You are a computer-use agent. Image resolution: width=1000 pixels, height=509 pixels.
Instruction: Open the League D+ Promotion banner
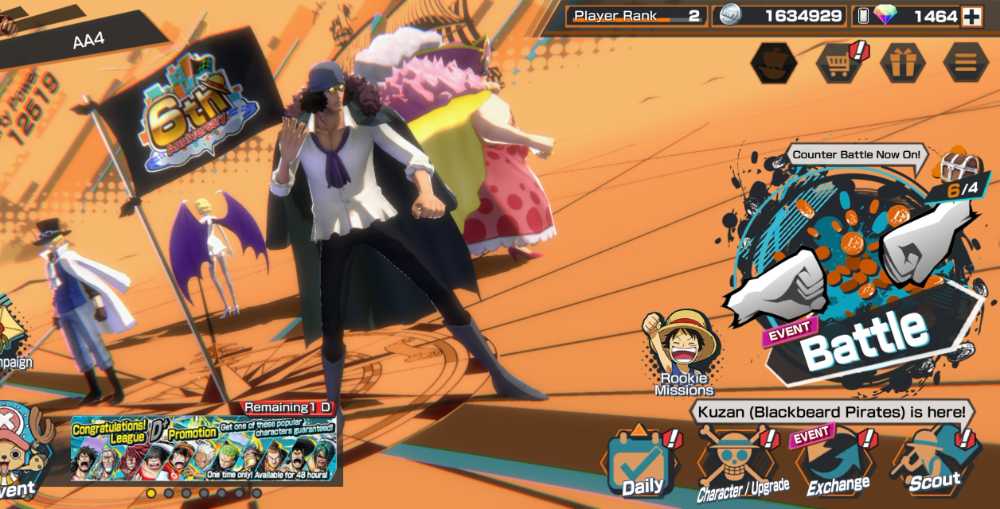204,448
